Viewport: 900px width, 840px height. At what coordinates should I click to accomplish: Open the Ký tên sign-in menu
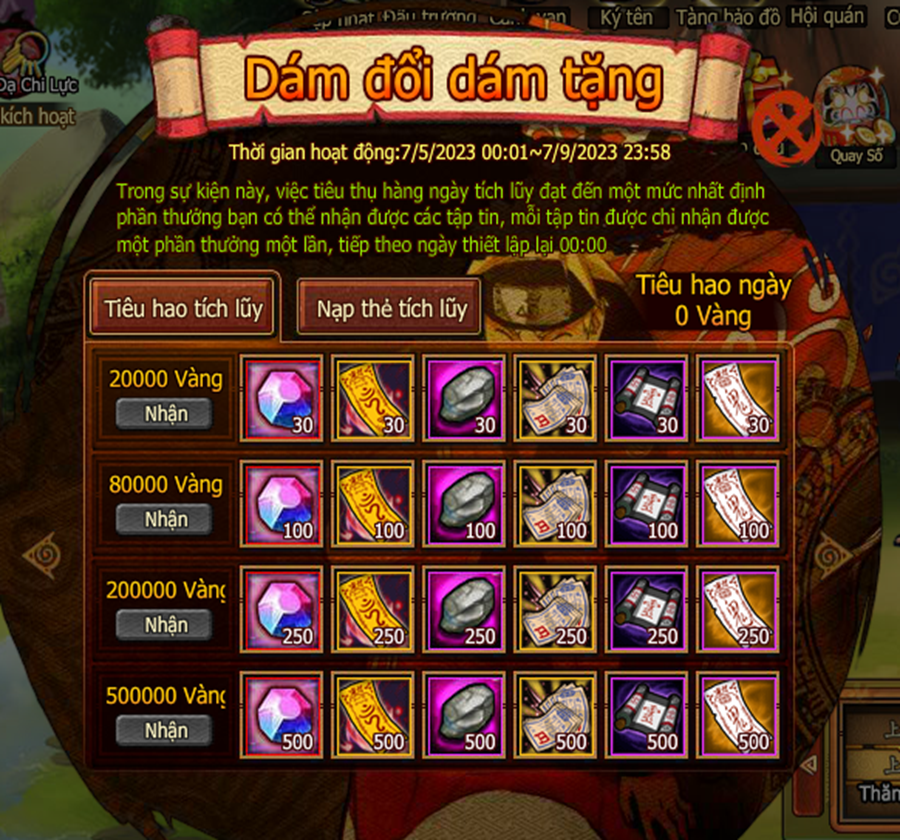click(626, 17)
